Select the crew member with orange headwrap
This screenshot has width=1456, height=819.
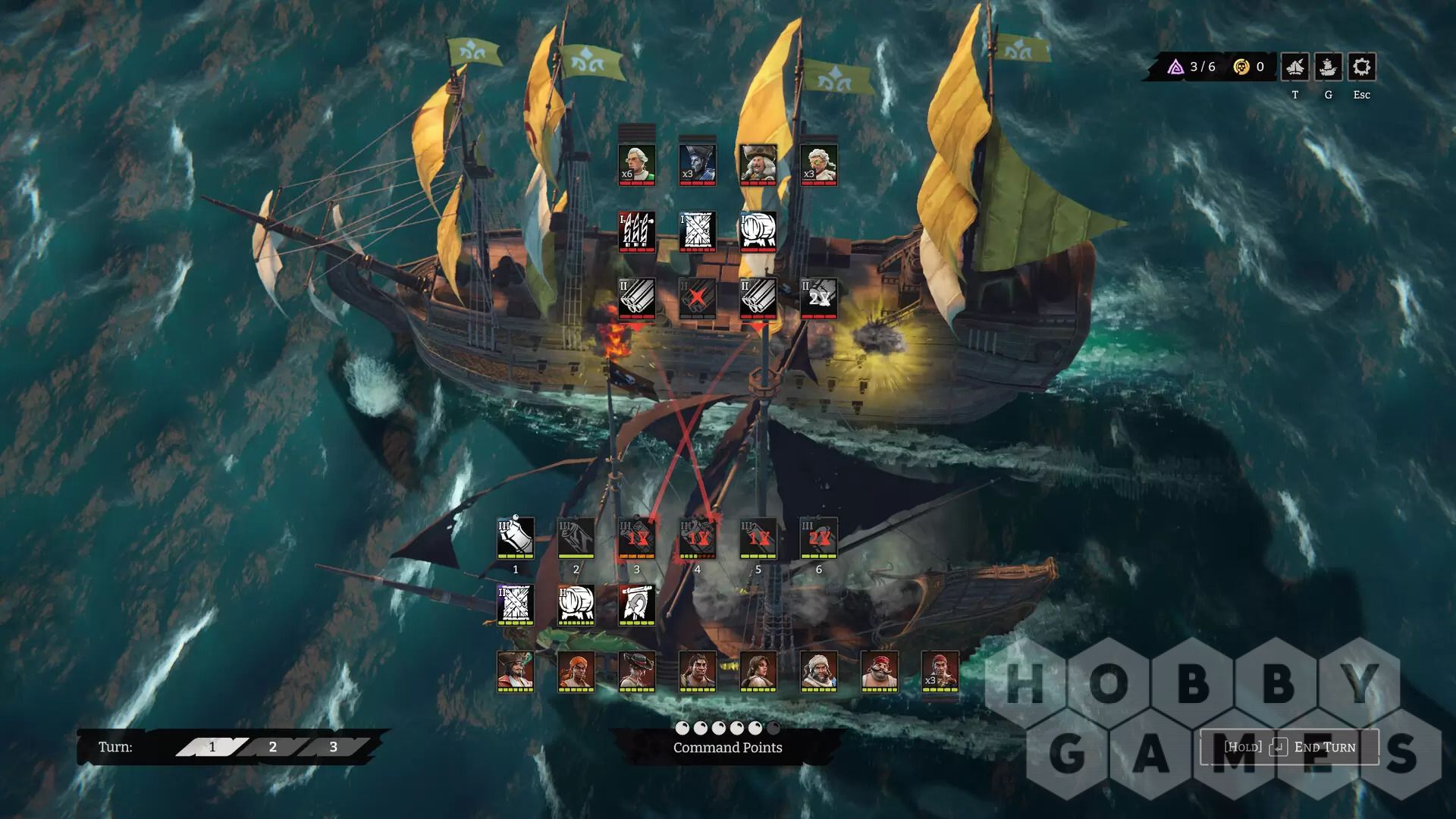(576, 671)
